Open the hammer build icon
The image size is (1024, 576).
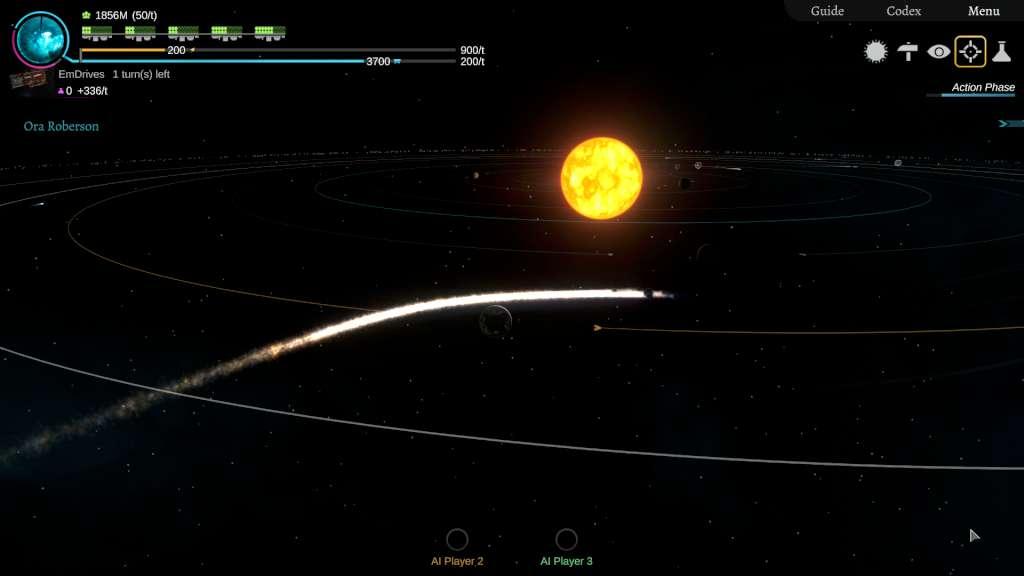tap(908, 52)
